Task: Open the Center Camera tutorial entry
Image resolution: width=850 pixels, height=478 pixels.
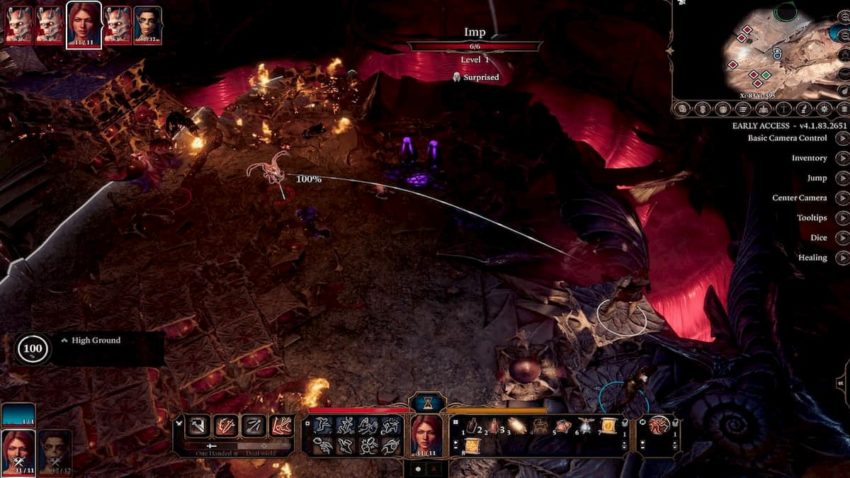Action: [842, 198]
